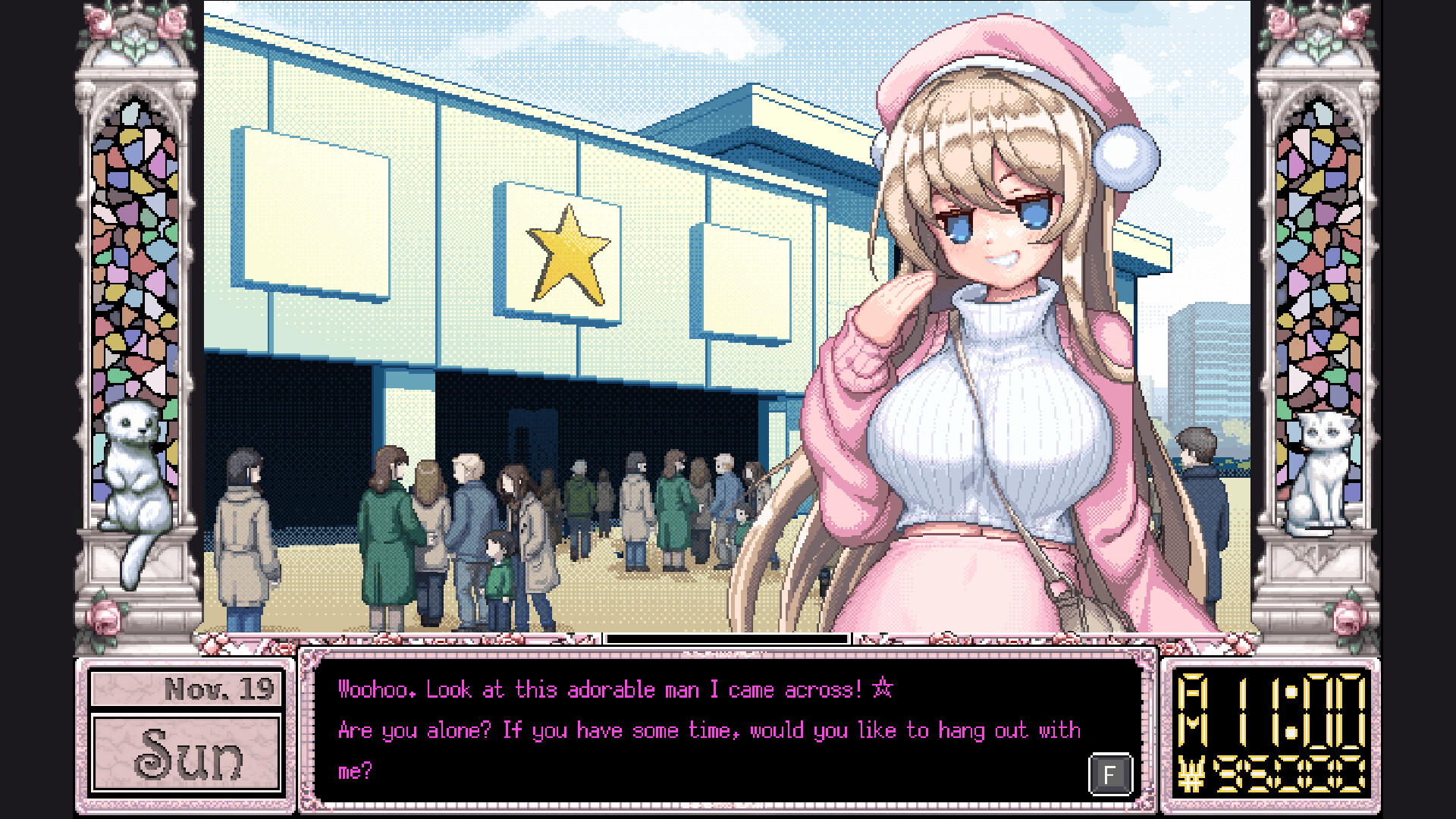The image size is (1456, 819).
Task: Select the Sun weekday panel
Action: click(x=187, y=755)
